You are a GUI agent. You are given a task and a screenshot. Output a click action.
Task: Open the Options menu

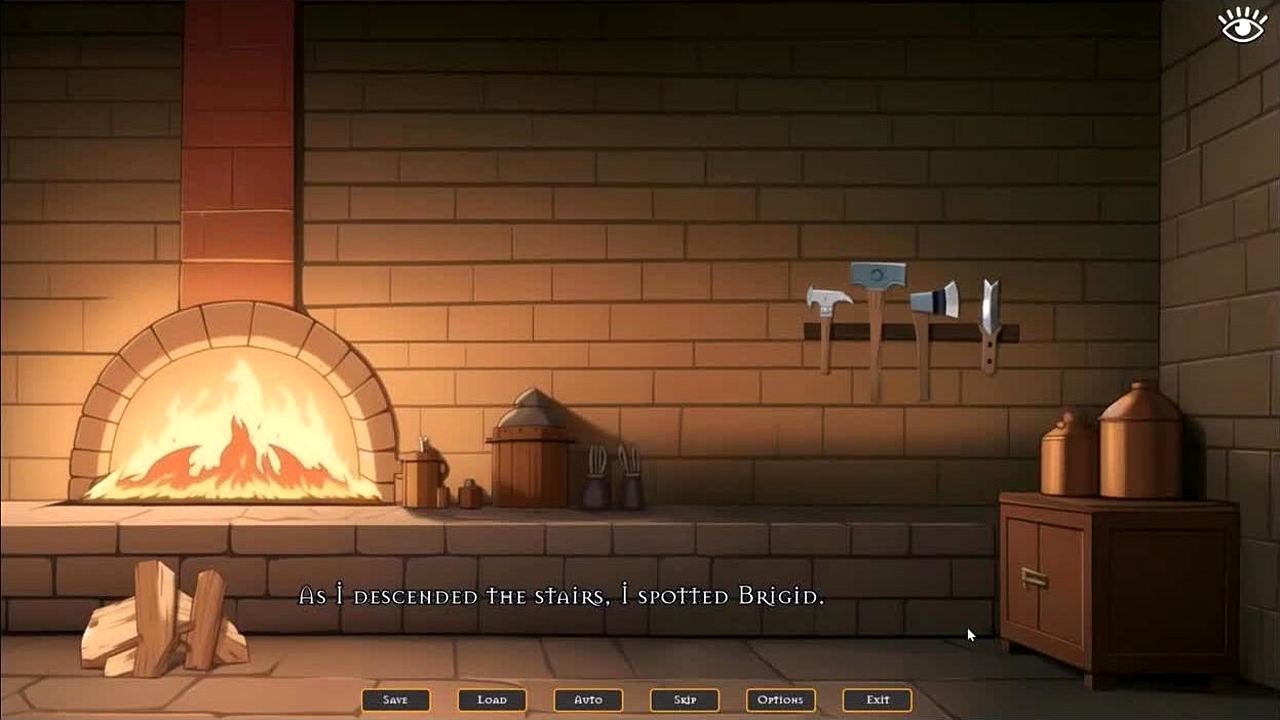(781, 700)
